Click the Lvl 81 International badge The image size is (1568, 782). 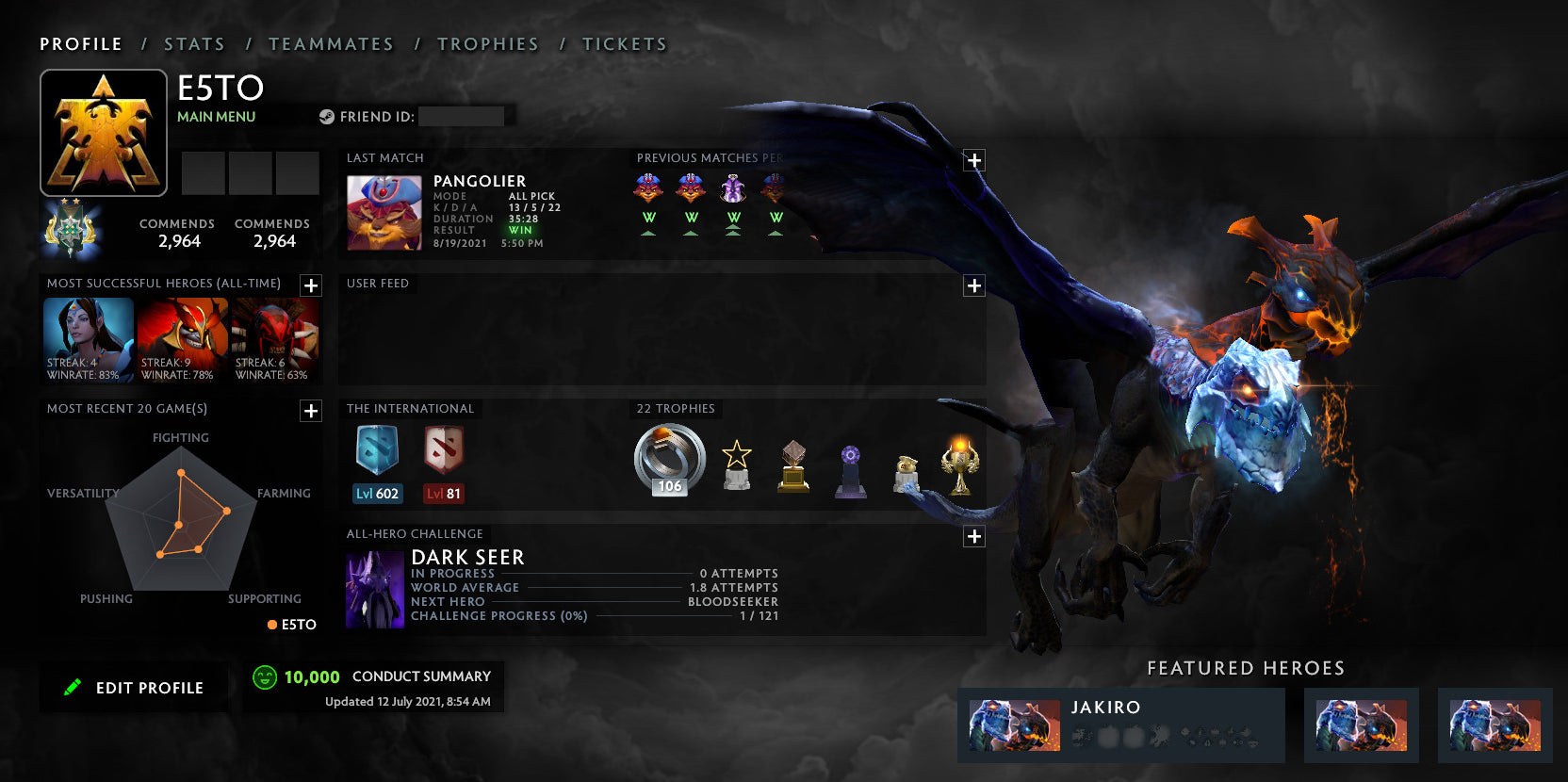coord(442,459)
